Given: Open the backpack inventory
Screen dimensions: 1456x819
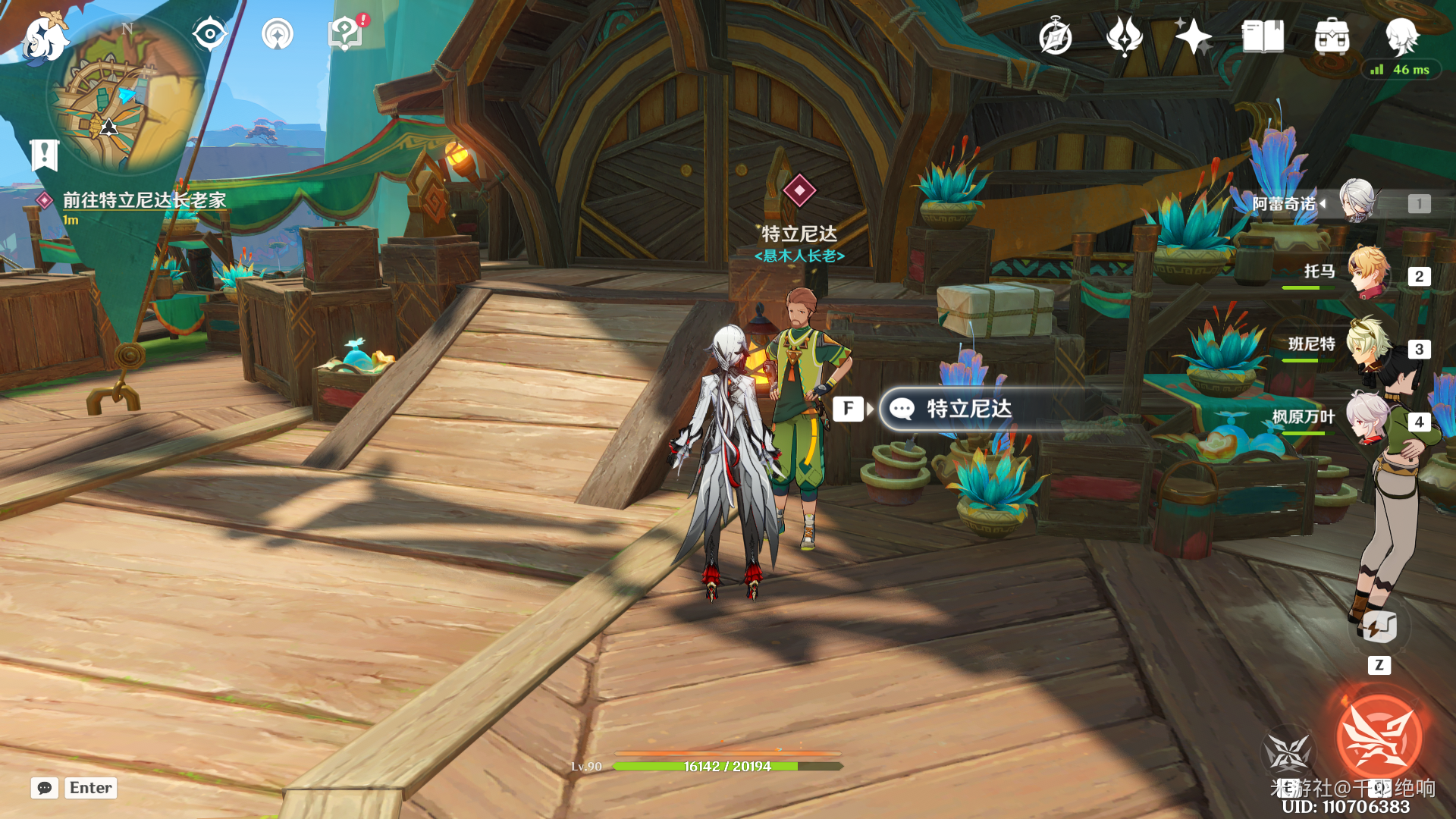Looking at the screenshot, I should tap(1332, 36).
